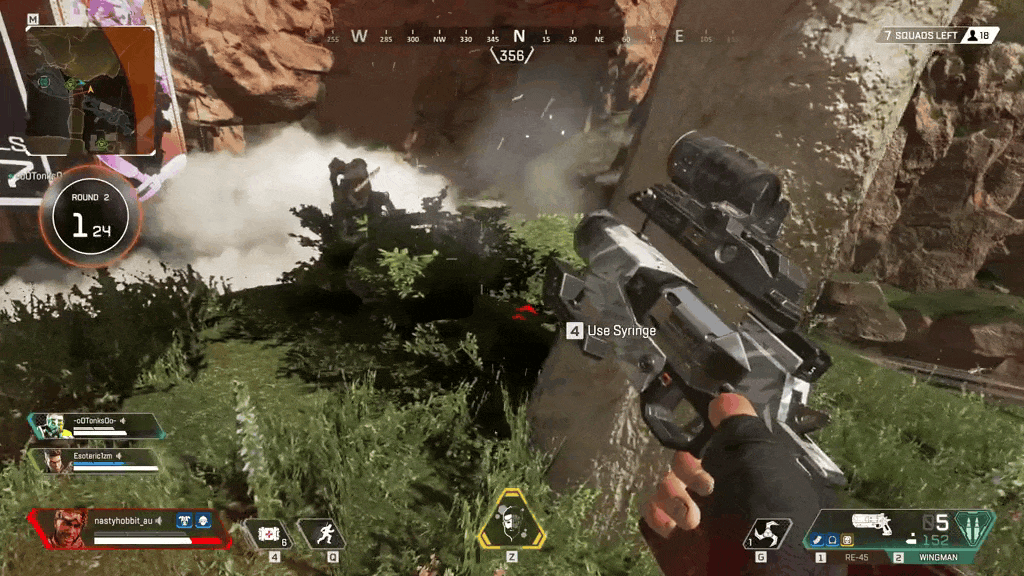
Task: Click nastyhobbit_au player portrait
Action: [x=68, y=526]
